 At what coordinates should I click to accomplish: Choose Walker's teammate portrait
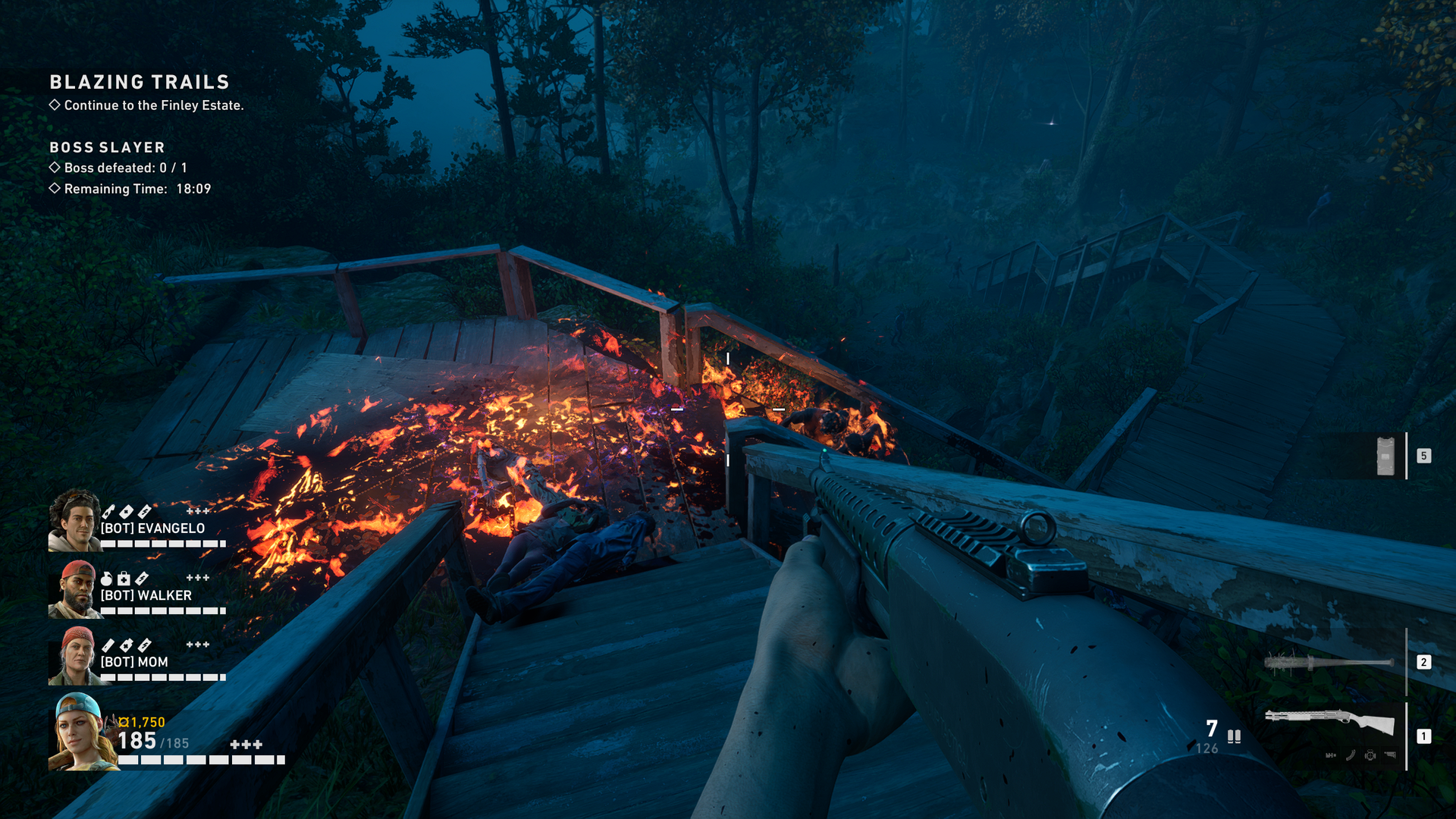(x=74, y=589)
